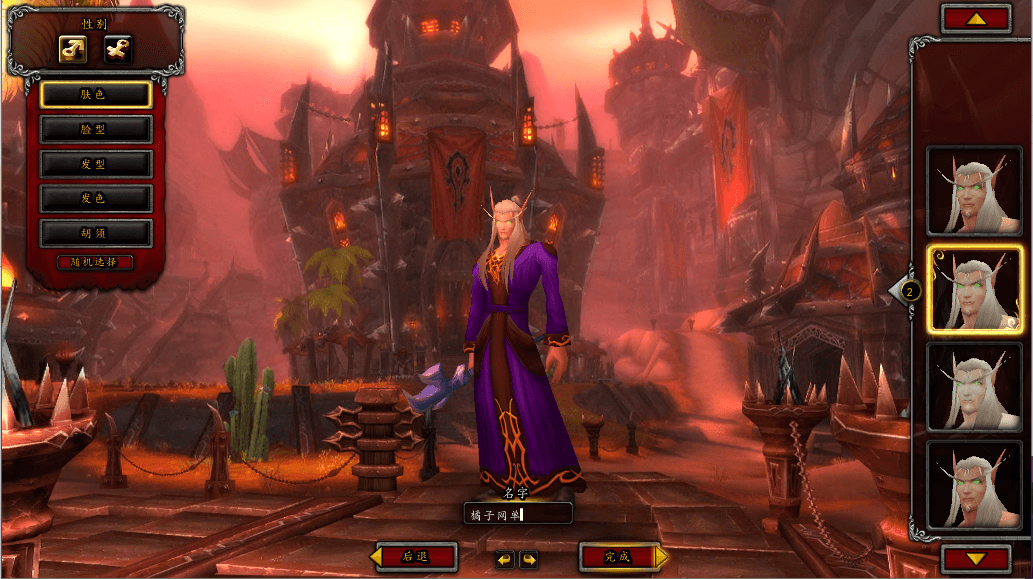Finish creation with the 完成 button

(620, 557)
